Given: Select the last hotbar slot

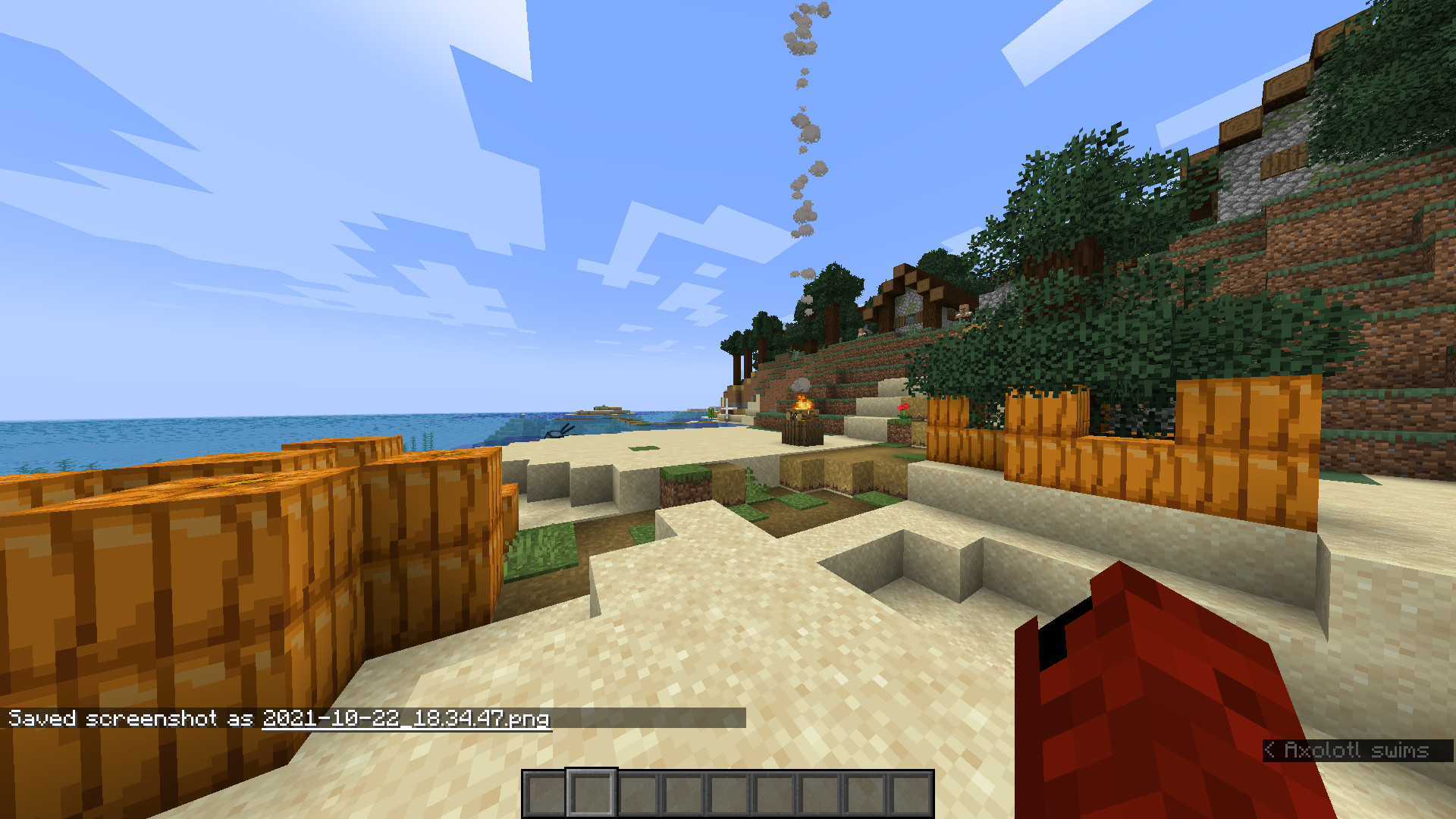Looking at the screenshot, I should (x=907, y=794).
